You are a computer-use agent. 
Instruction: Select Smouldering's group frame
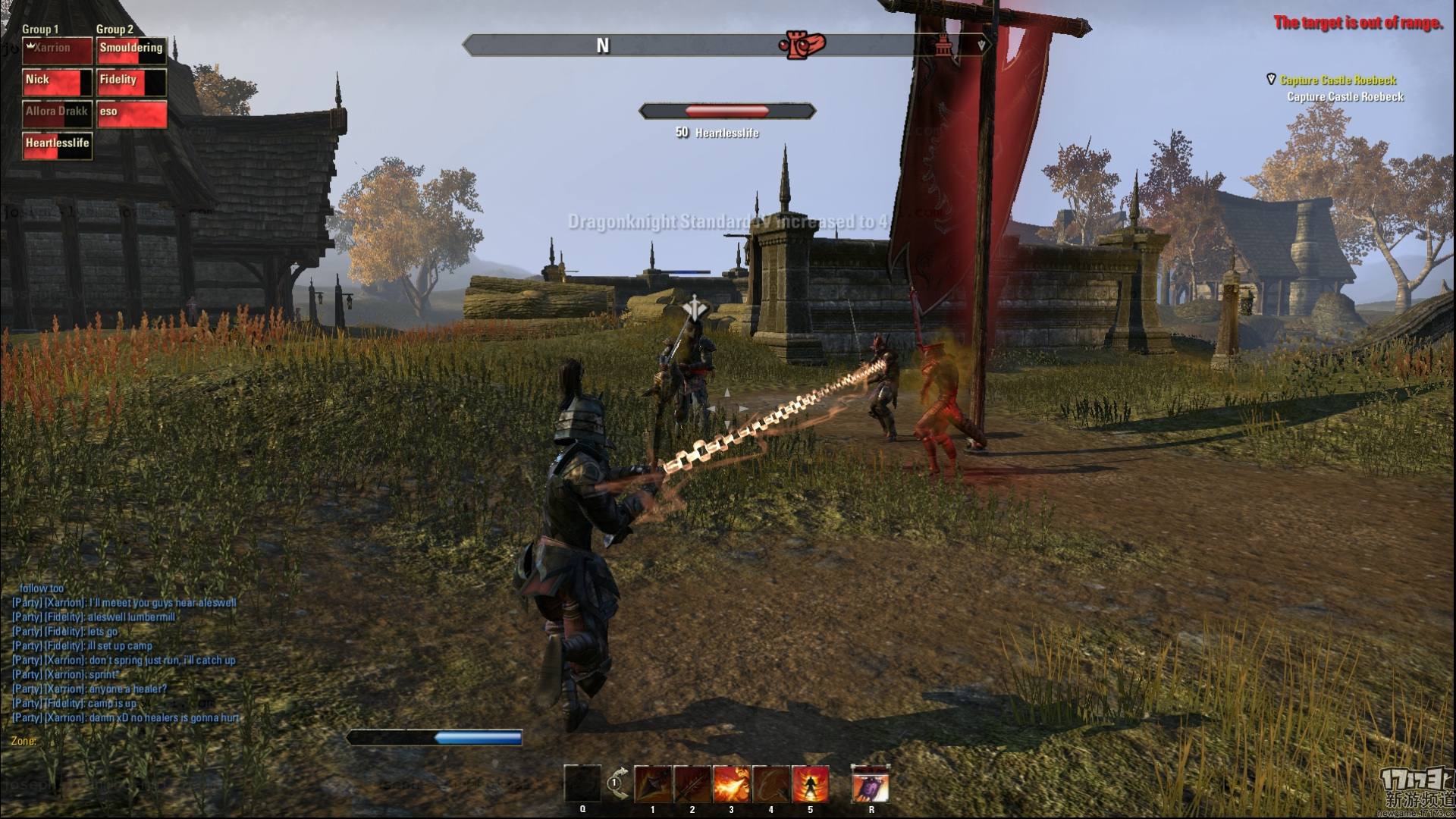(x=132, y=51)
